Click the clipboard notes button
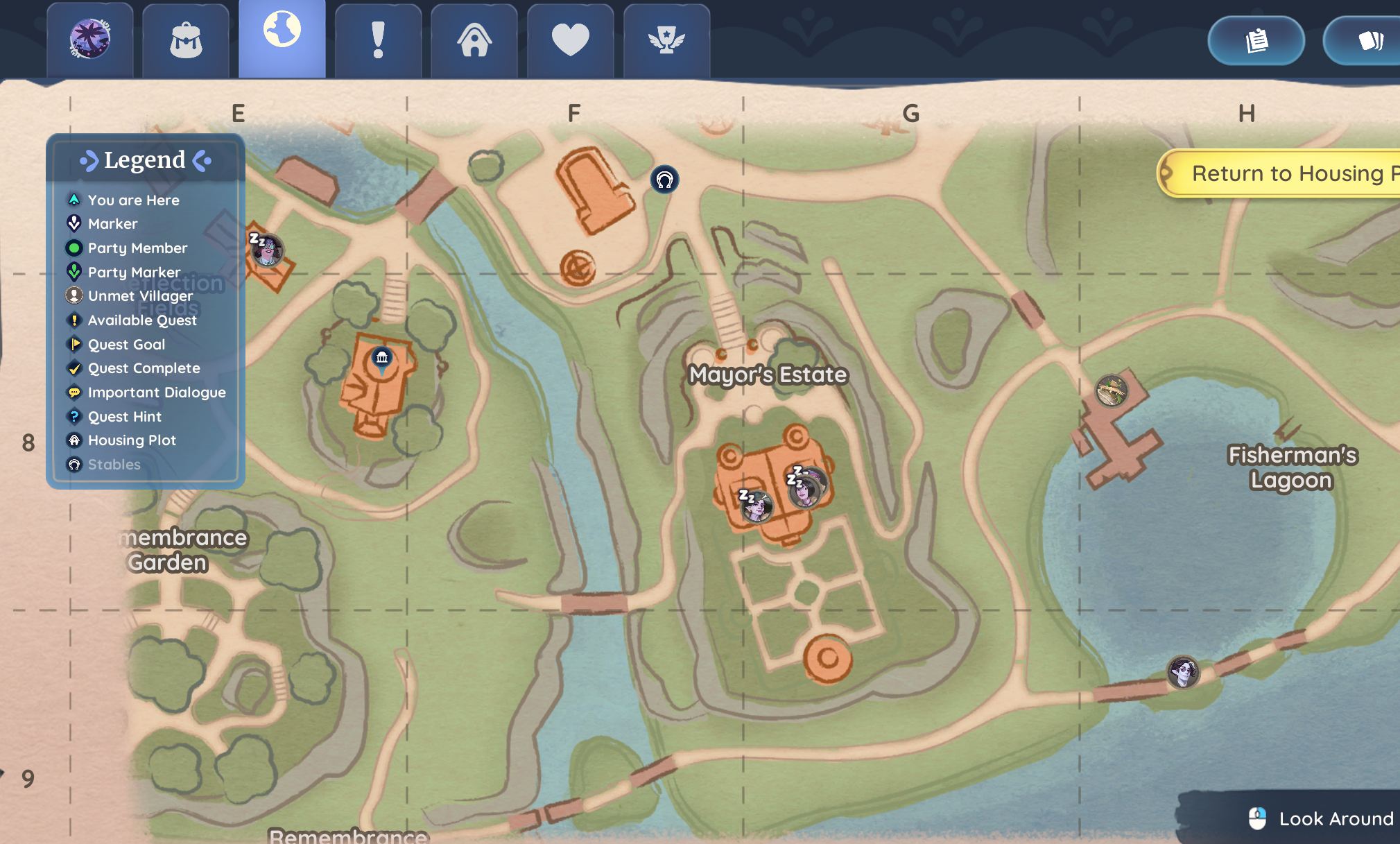Screen dimensions: 1400x844 (1256, 41)
